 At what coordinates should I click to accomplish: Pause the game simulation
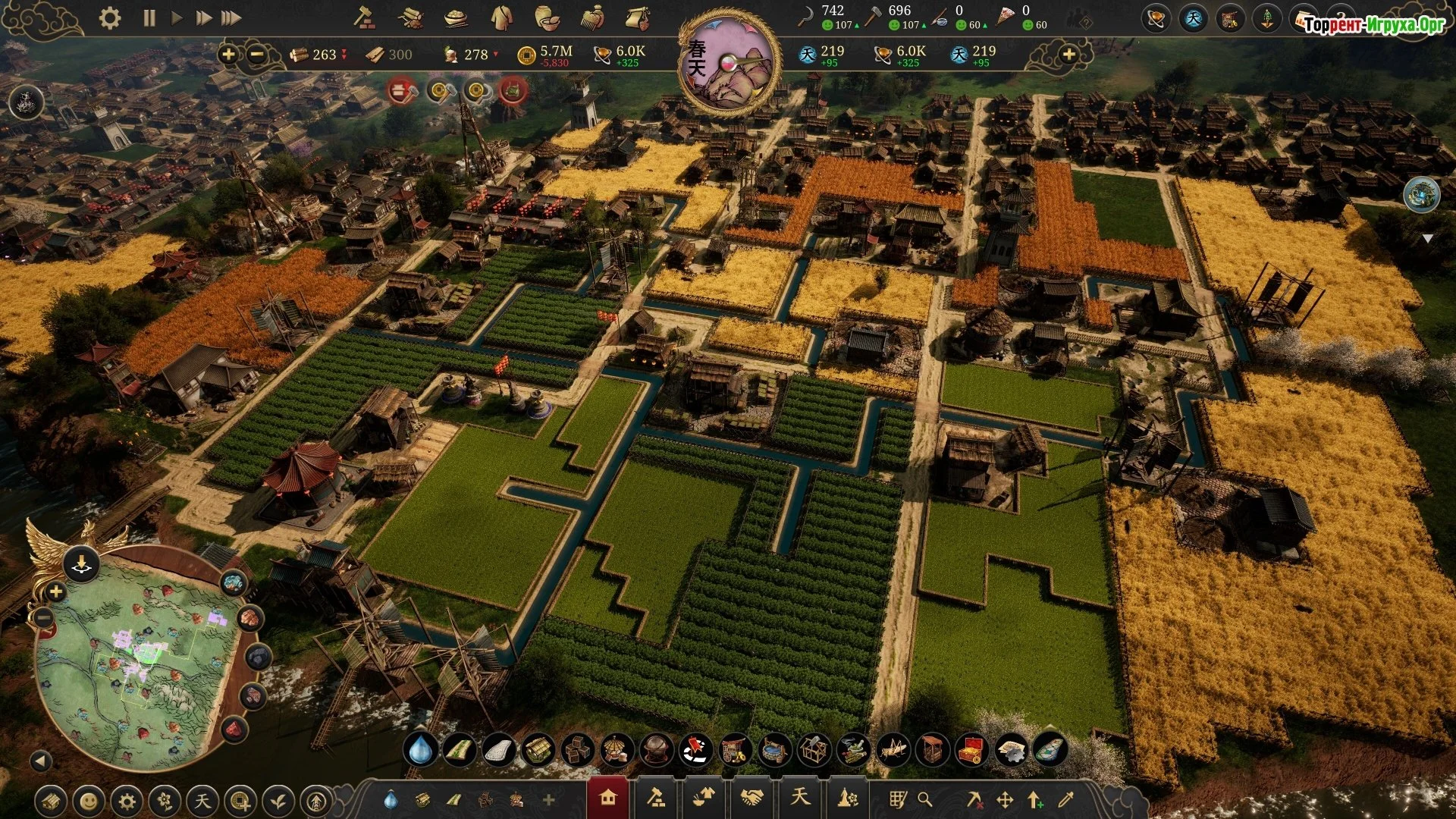point(149,18)
